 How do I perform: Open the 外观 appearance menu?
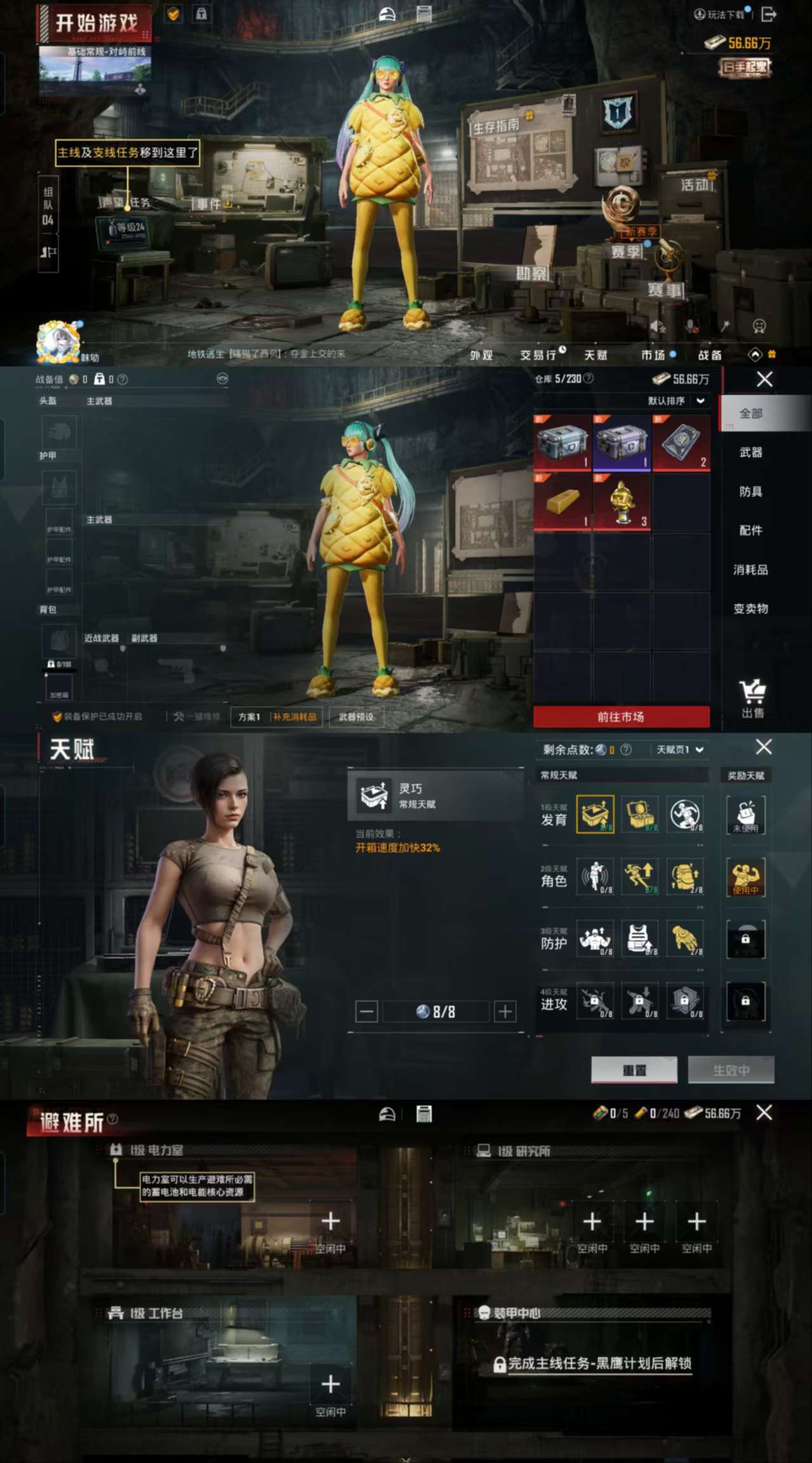(x=481, y=355)
